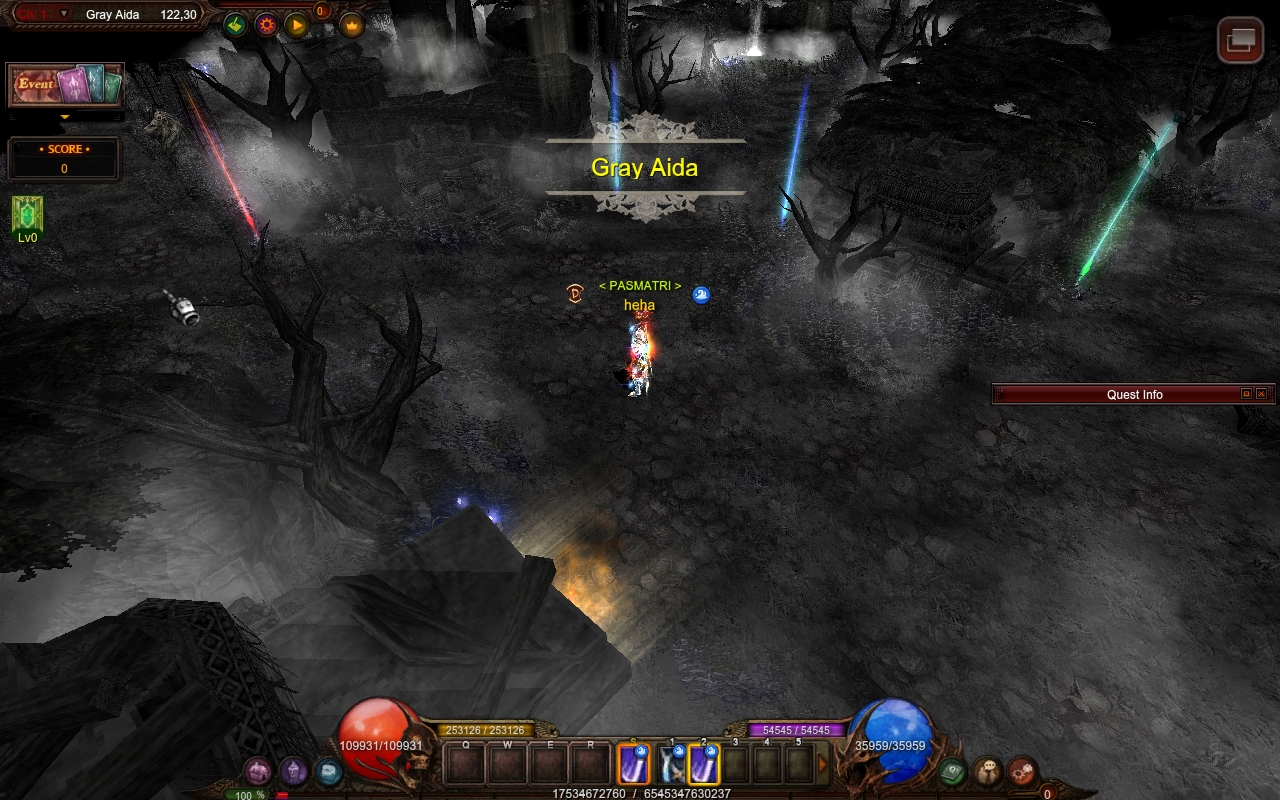
Task: Toggle the window mode button at top right
Action: (1240, 40)
